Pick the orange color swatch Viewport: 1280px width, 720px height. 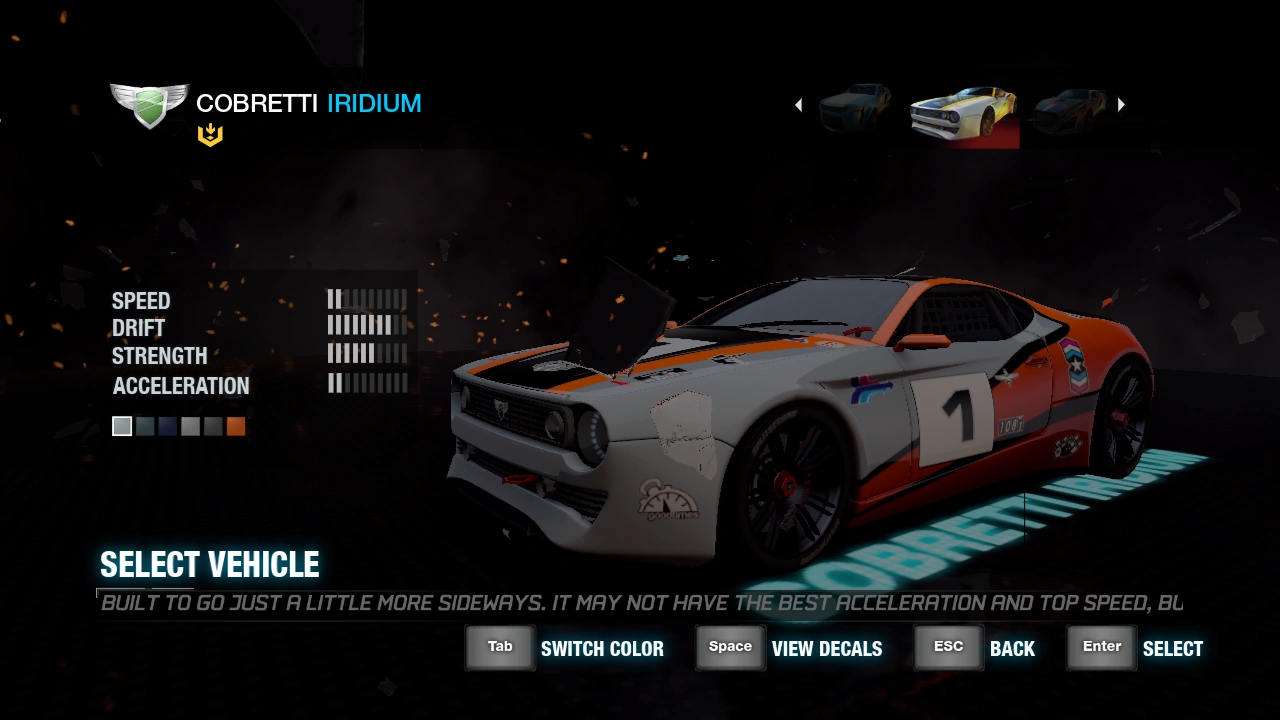pos(236,427)
